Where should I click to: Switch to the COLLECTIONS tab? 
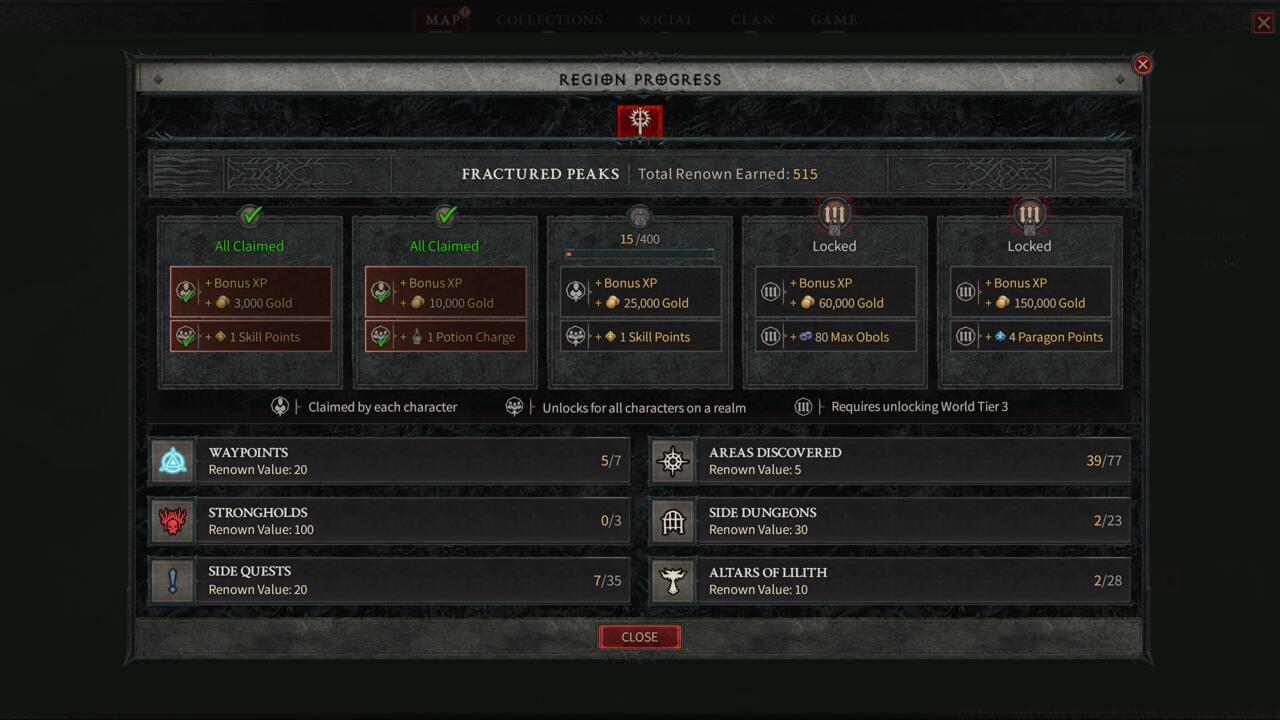(x=548, y=19)
